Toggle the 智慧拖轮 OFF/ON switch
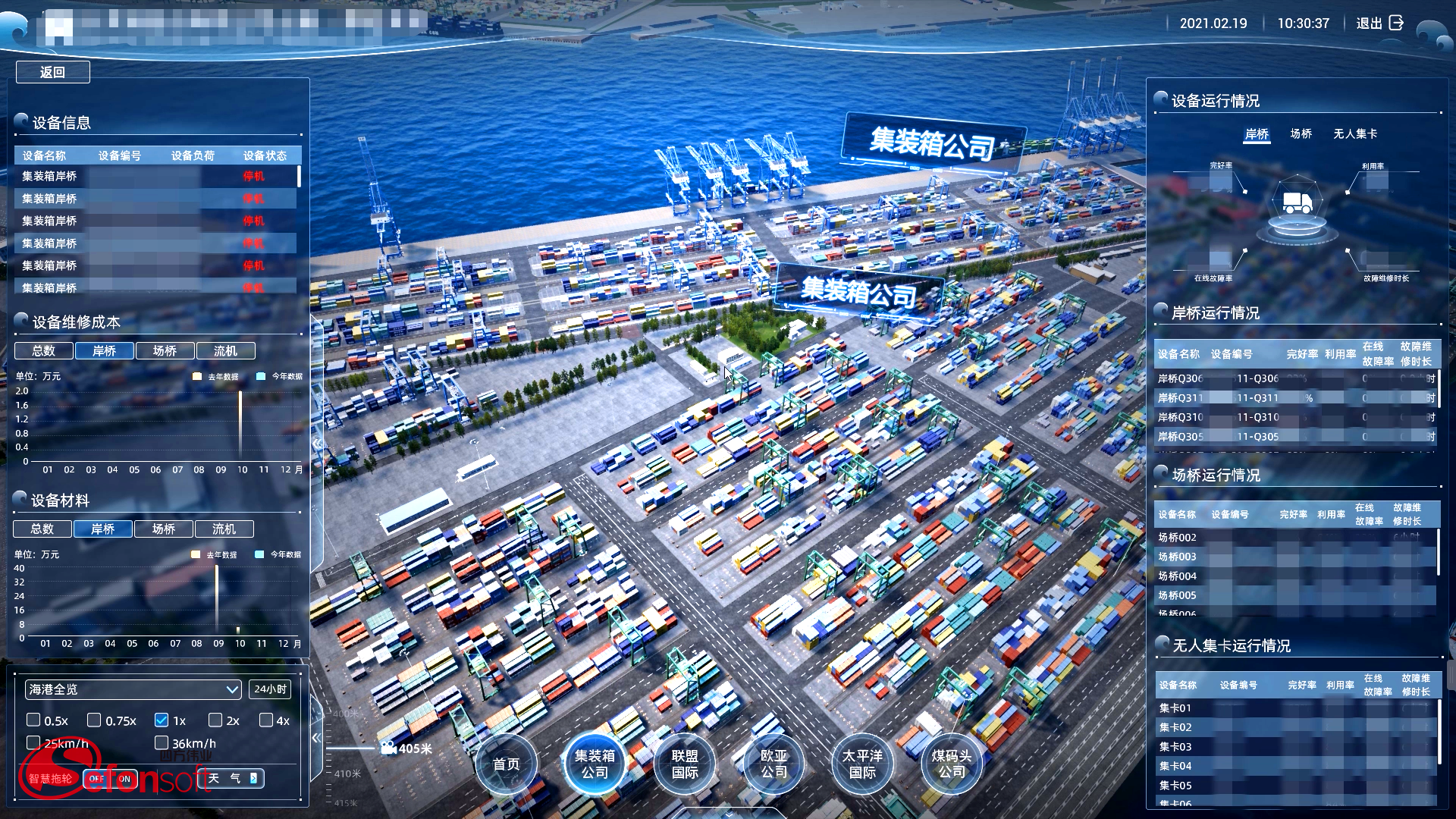The height and width of the screenshot is (819, 1456). pyautogui.click(x=110, y=779)
